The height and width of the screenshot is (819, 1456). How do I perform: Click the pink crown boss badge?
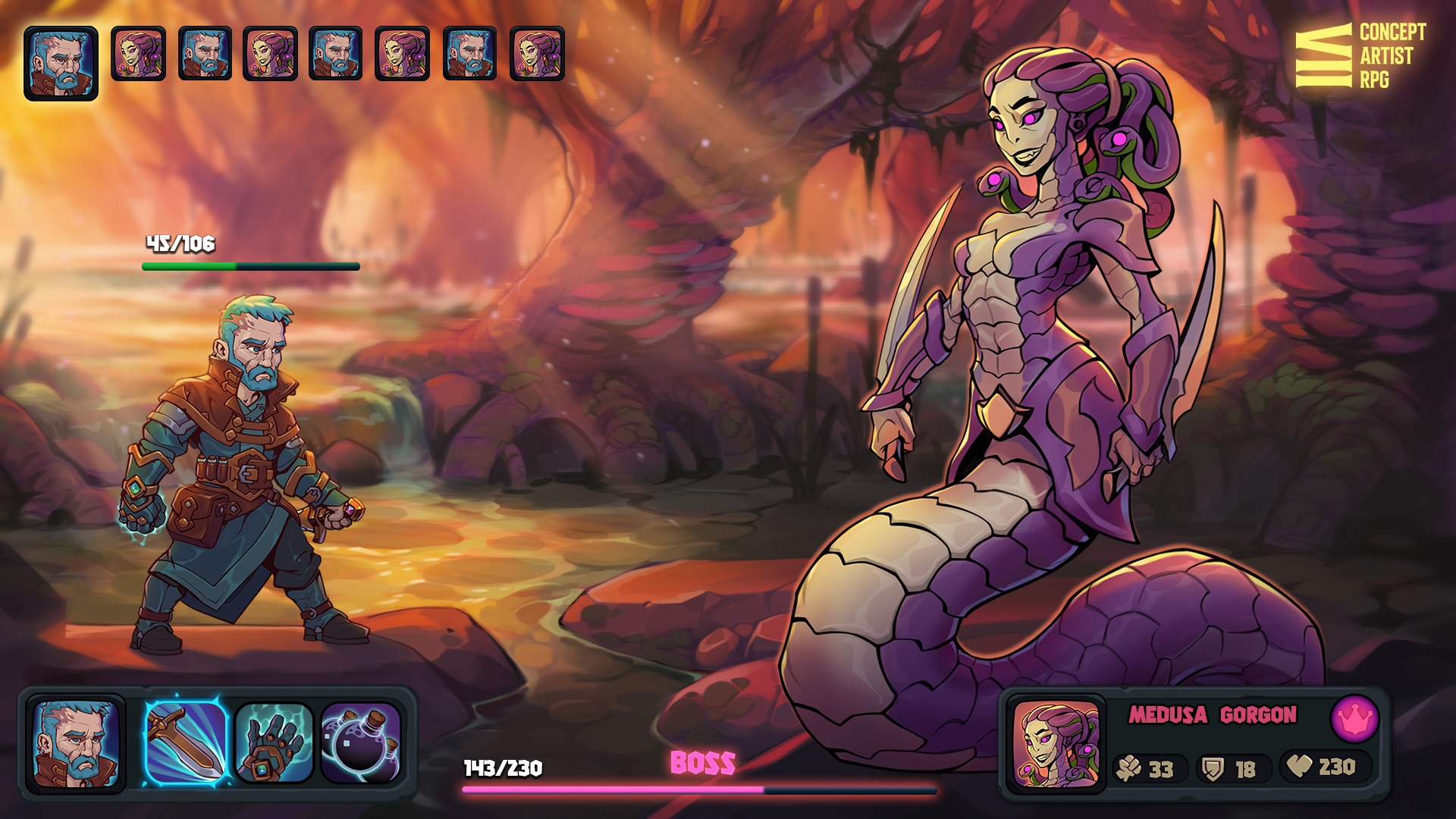[1354, 718]
